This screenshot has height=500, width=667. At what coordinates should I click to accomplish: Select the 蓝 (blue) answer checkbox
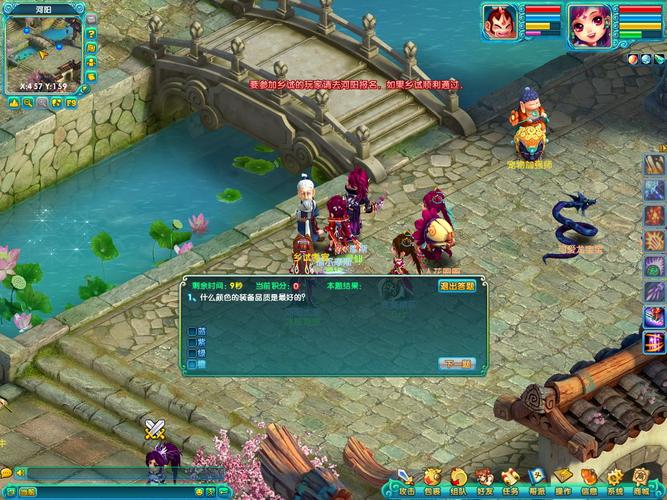(x=192, y=330)
